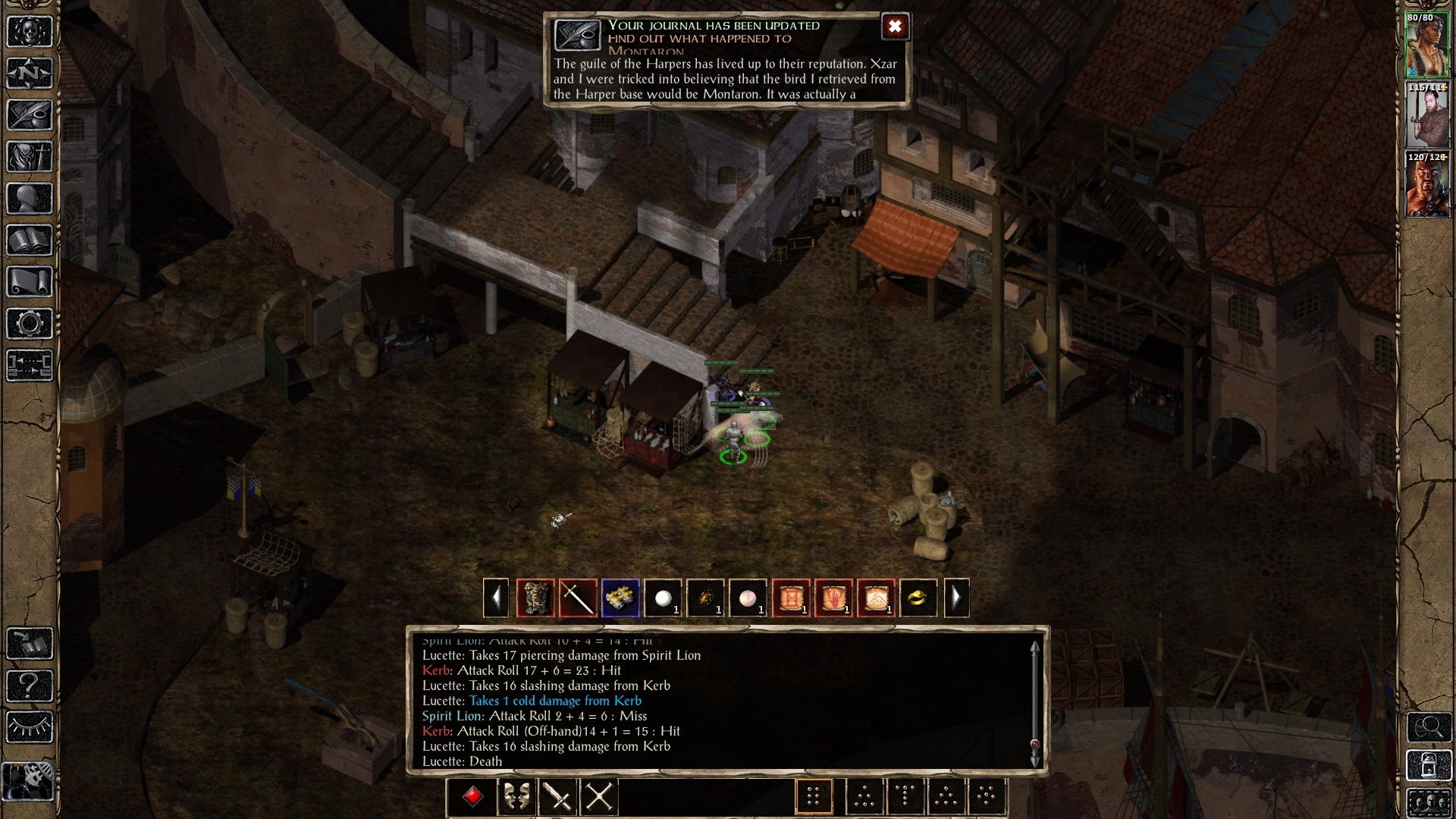This screenshot has height=819, width=1456.
Task: Page the item bar right with arrow
Action: tap(956, 598)
